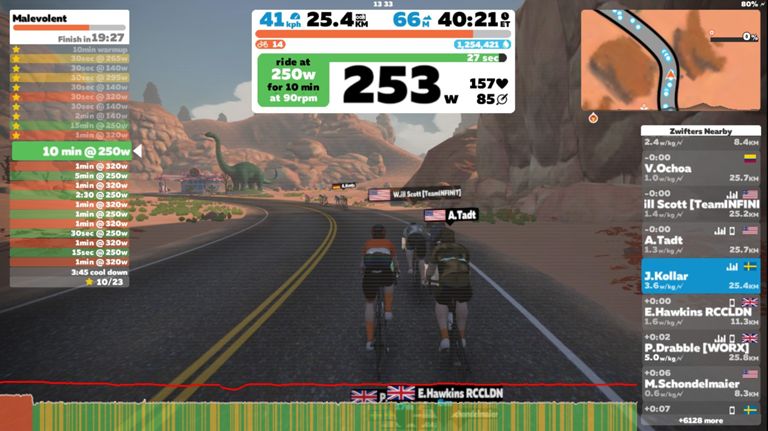Click the '3:45 cool down' workout step
The width and height of the screenshot is (768, 431).
(x=70, y=272)
